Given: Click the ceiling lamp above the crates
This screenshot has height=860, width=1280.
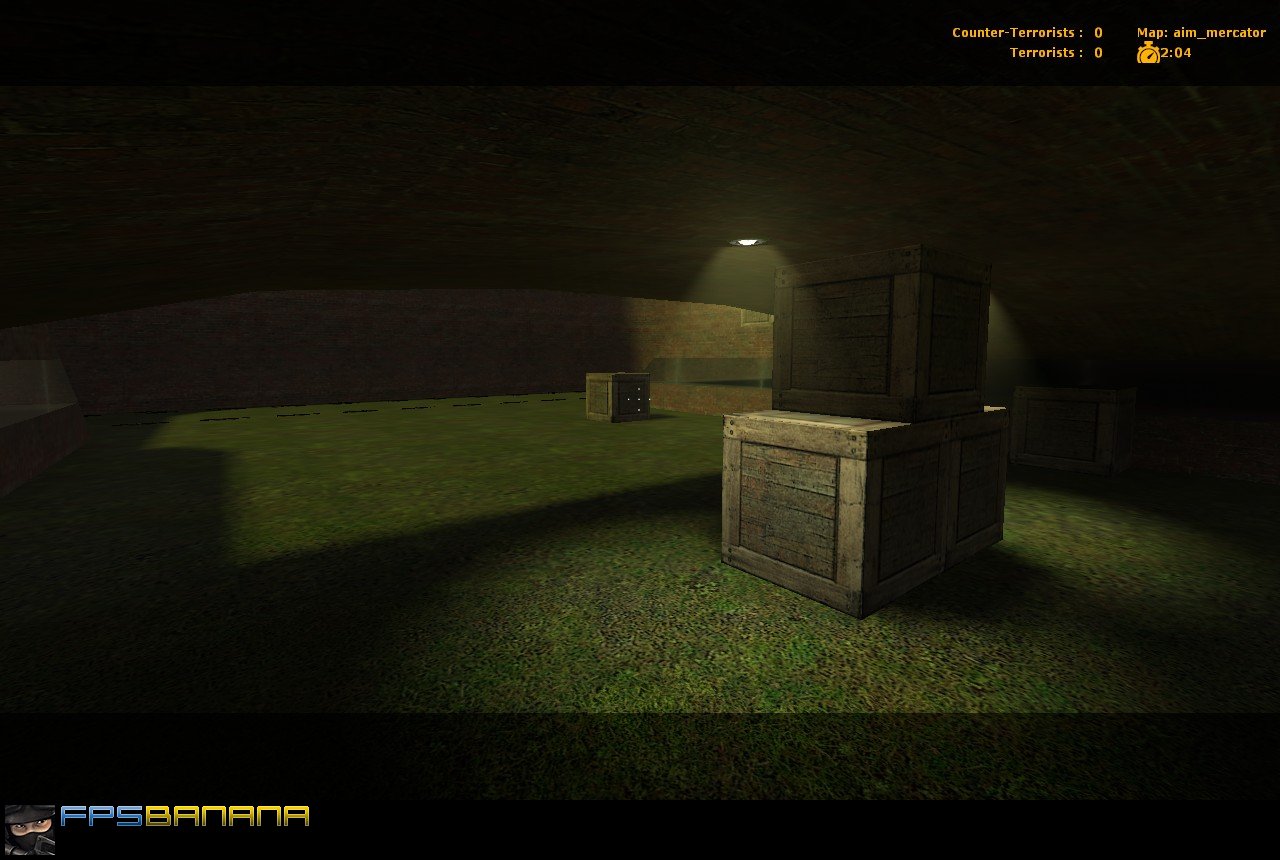Looking at the screenshot, I should pyautogui.click(x=746, y=240).
